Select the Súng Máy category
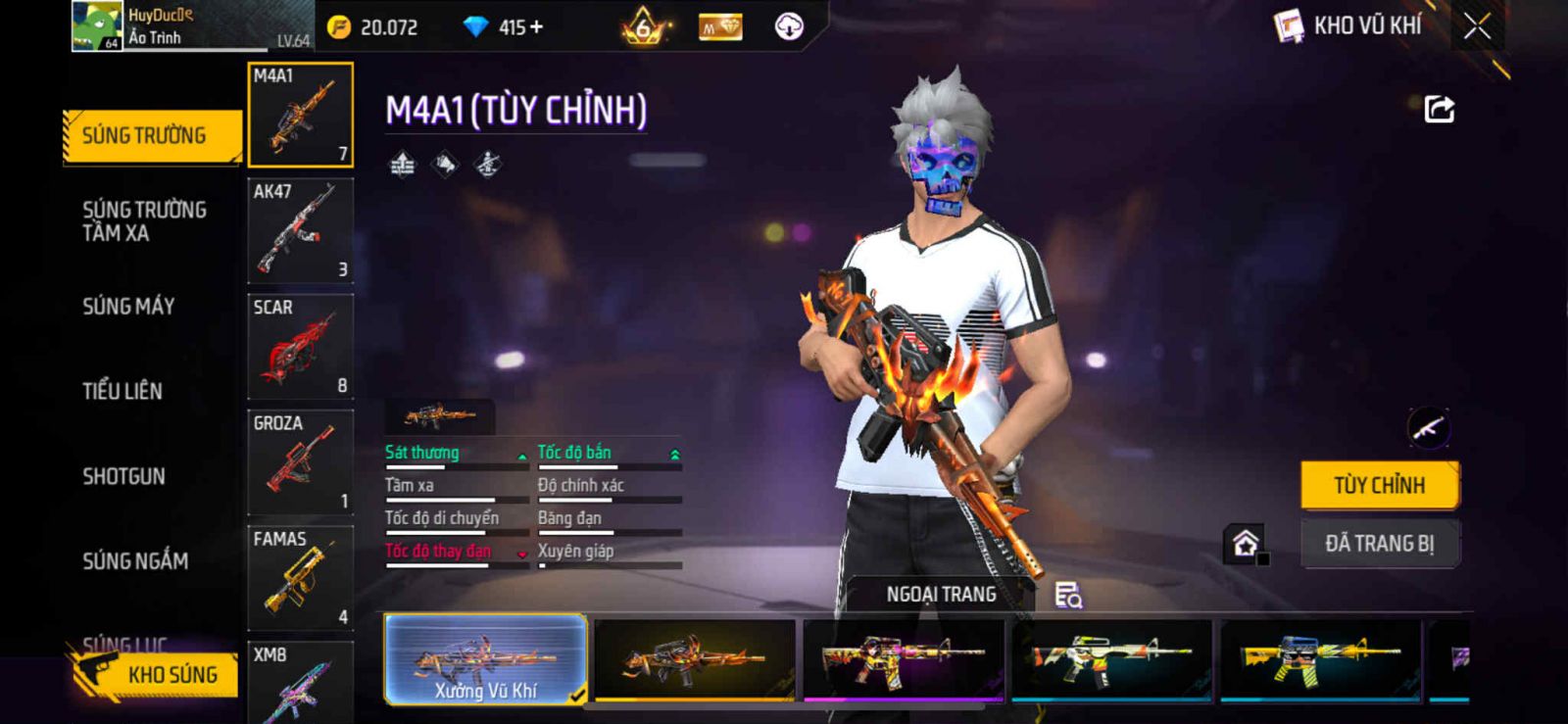 128,307
